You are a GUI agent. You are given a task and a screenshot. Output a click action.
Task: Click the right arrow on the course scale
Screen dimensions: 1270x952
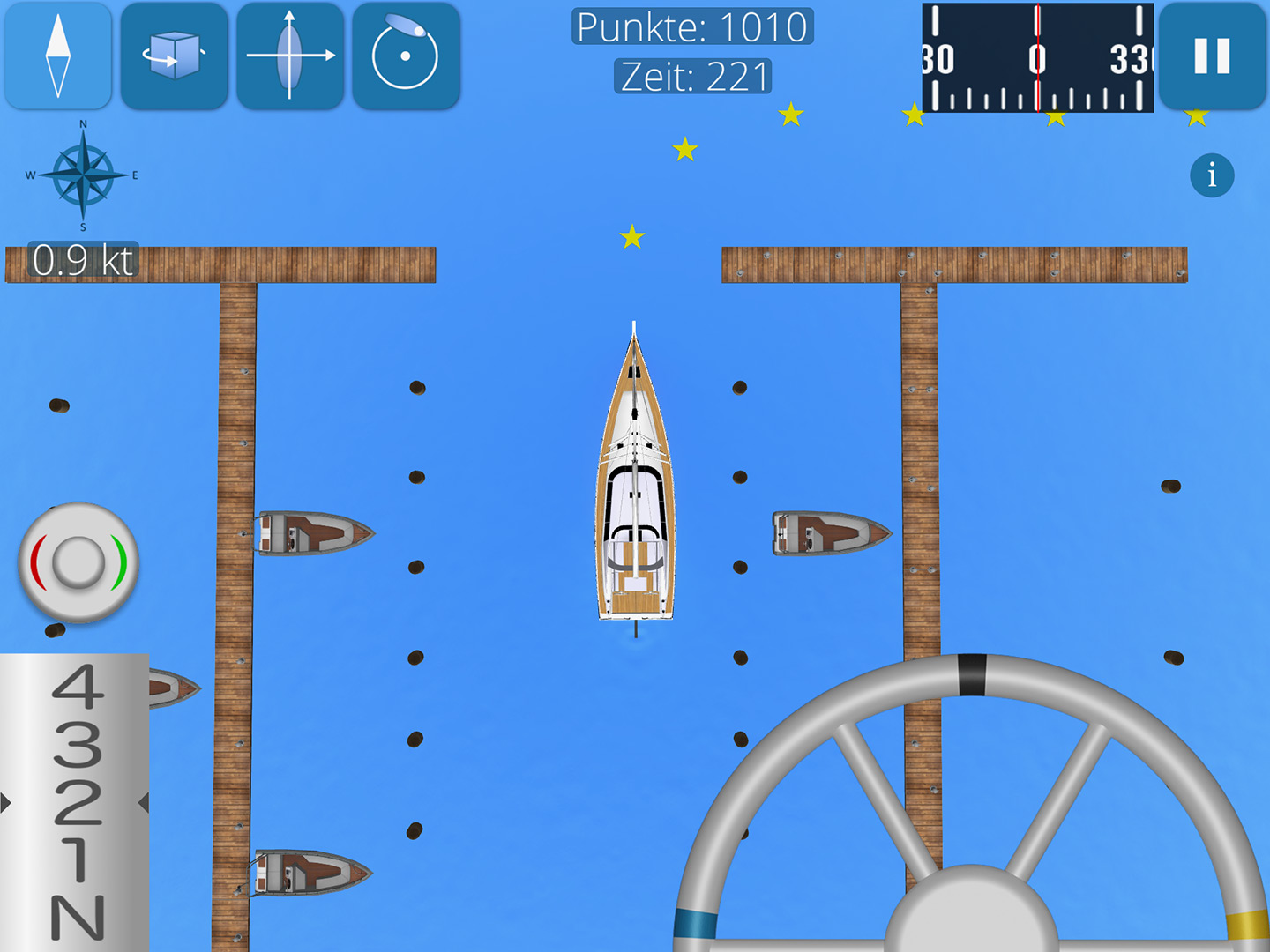[x=141, y=802]
